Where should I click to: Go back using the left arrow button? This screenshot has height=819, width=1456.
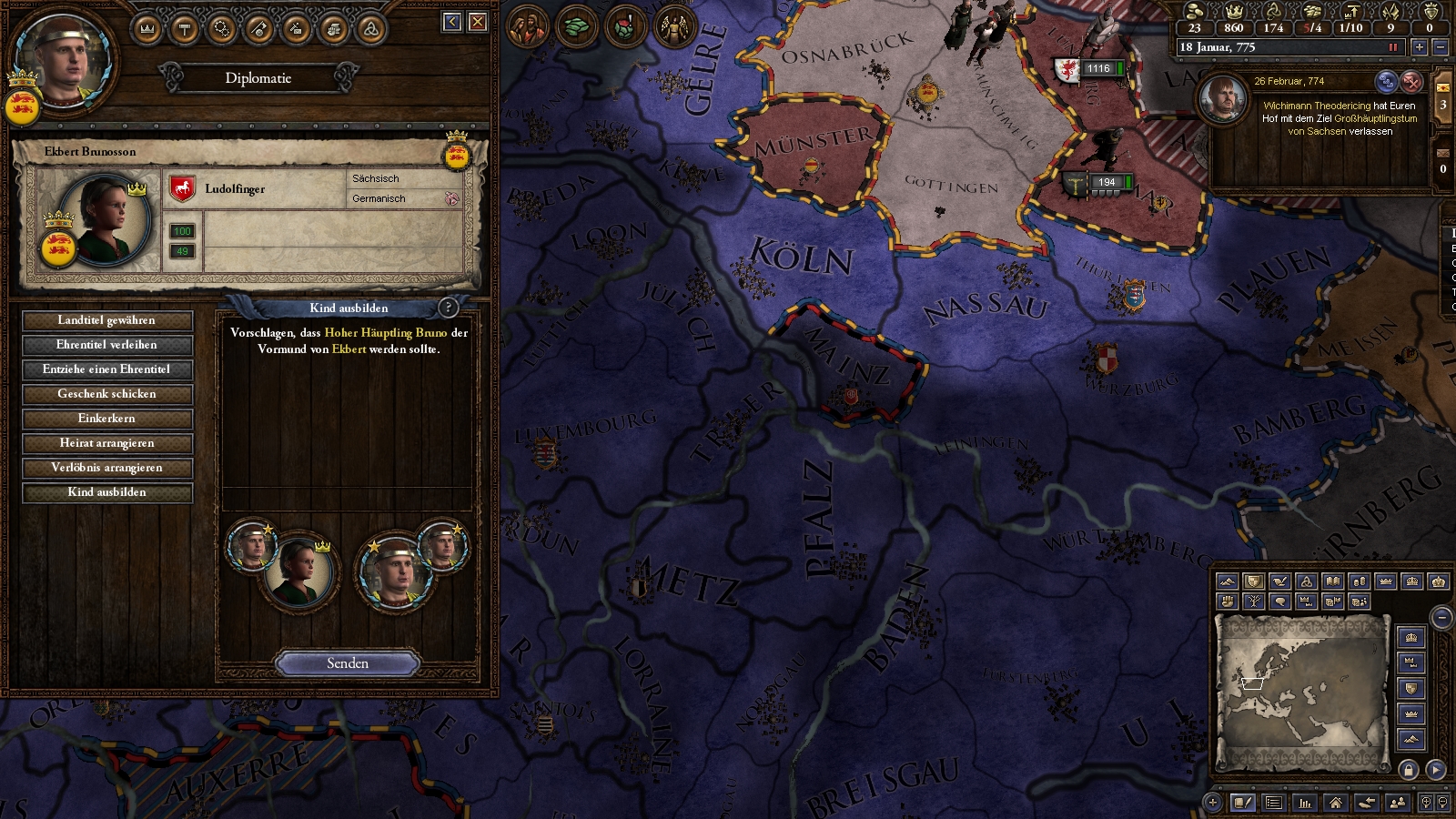(452, 22)
